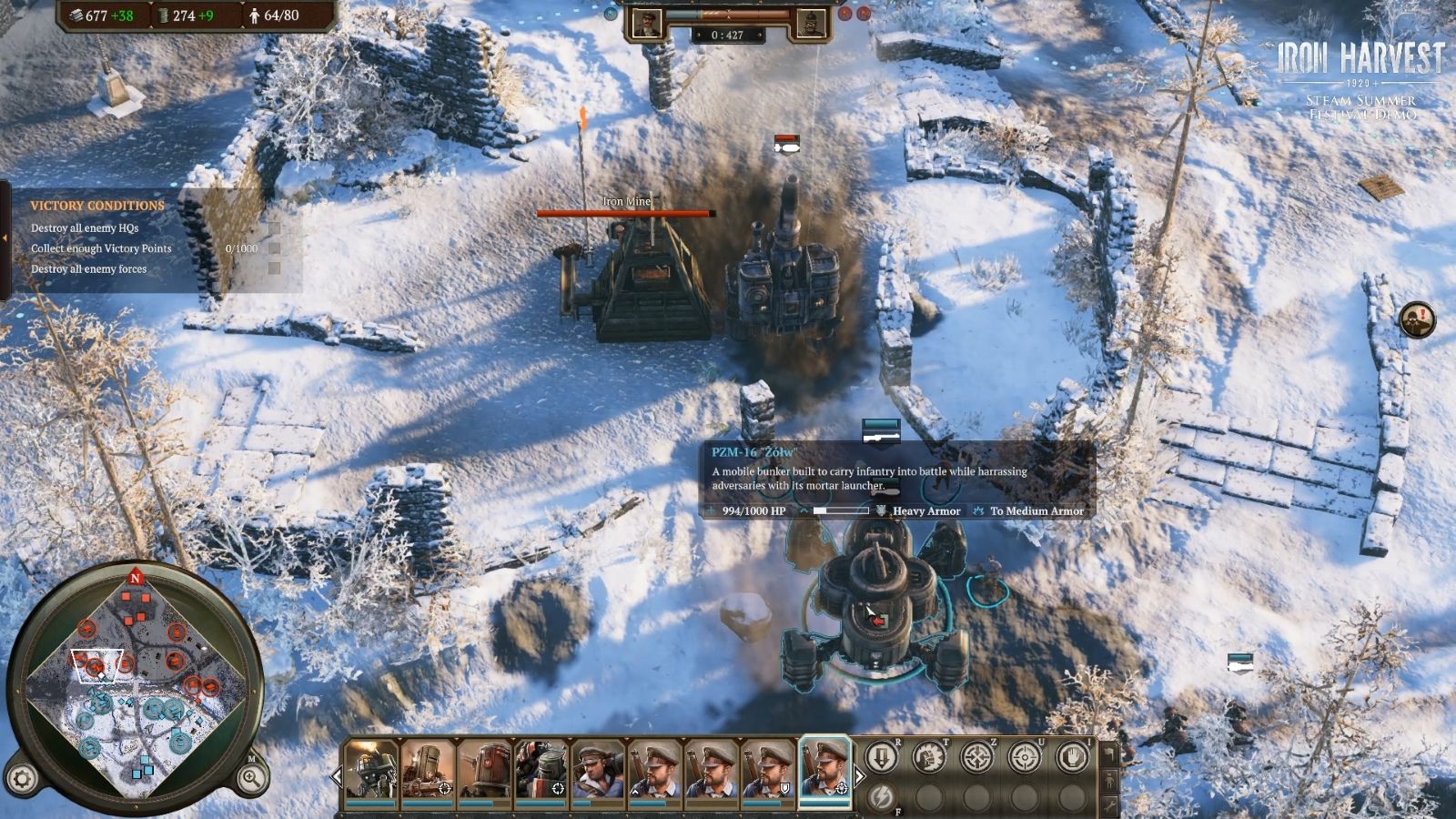Open the minimap settings gear
Screen dimensions: 1456x819
[22, 779]
